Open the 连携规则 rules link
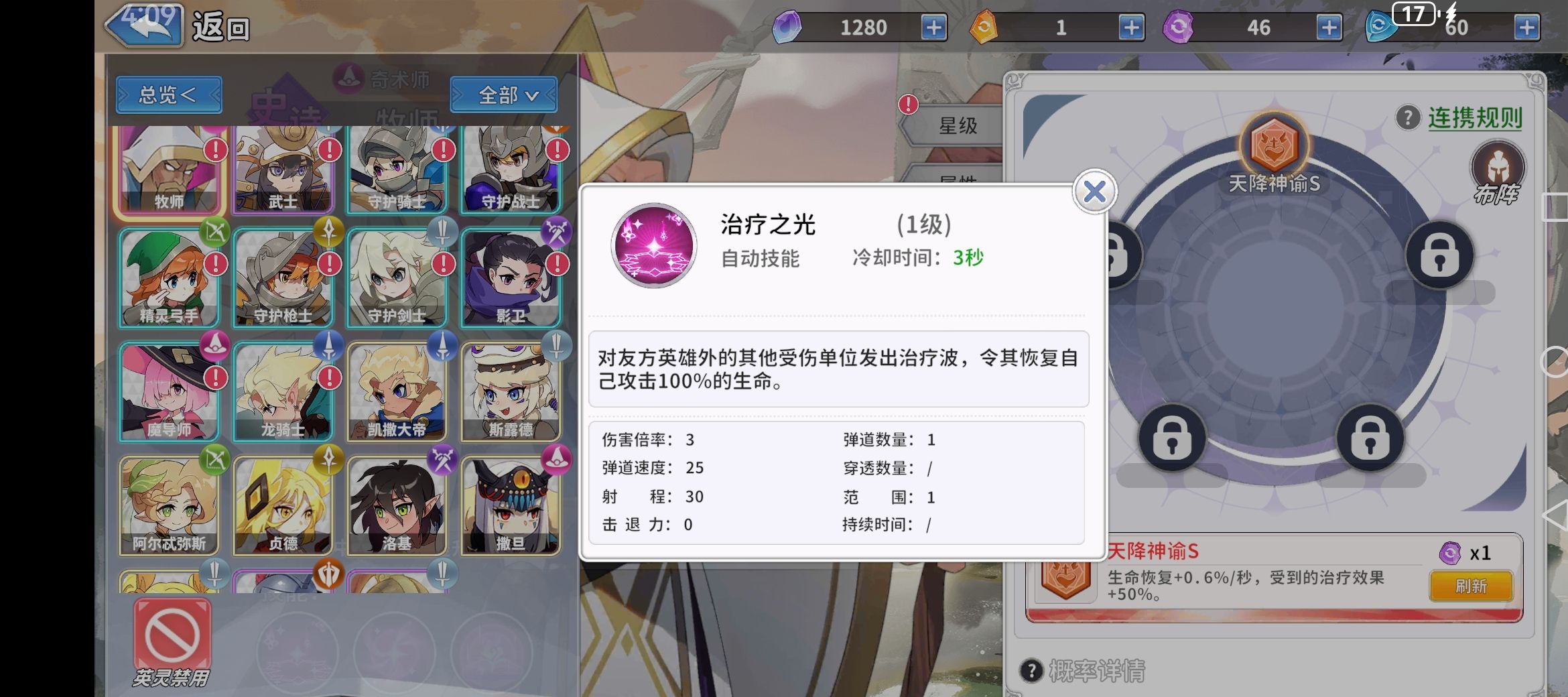1568x697 pixels. click(1476, 117)
